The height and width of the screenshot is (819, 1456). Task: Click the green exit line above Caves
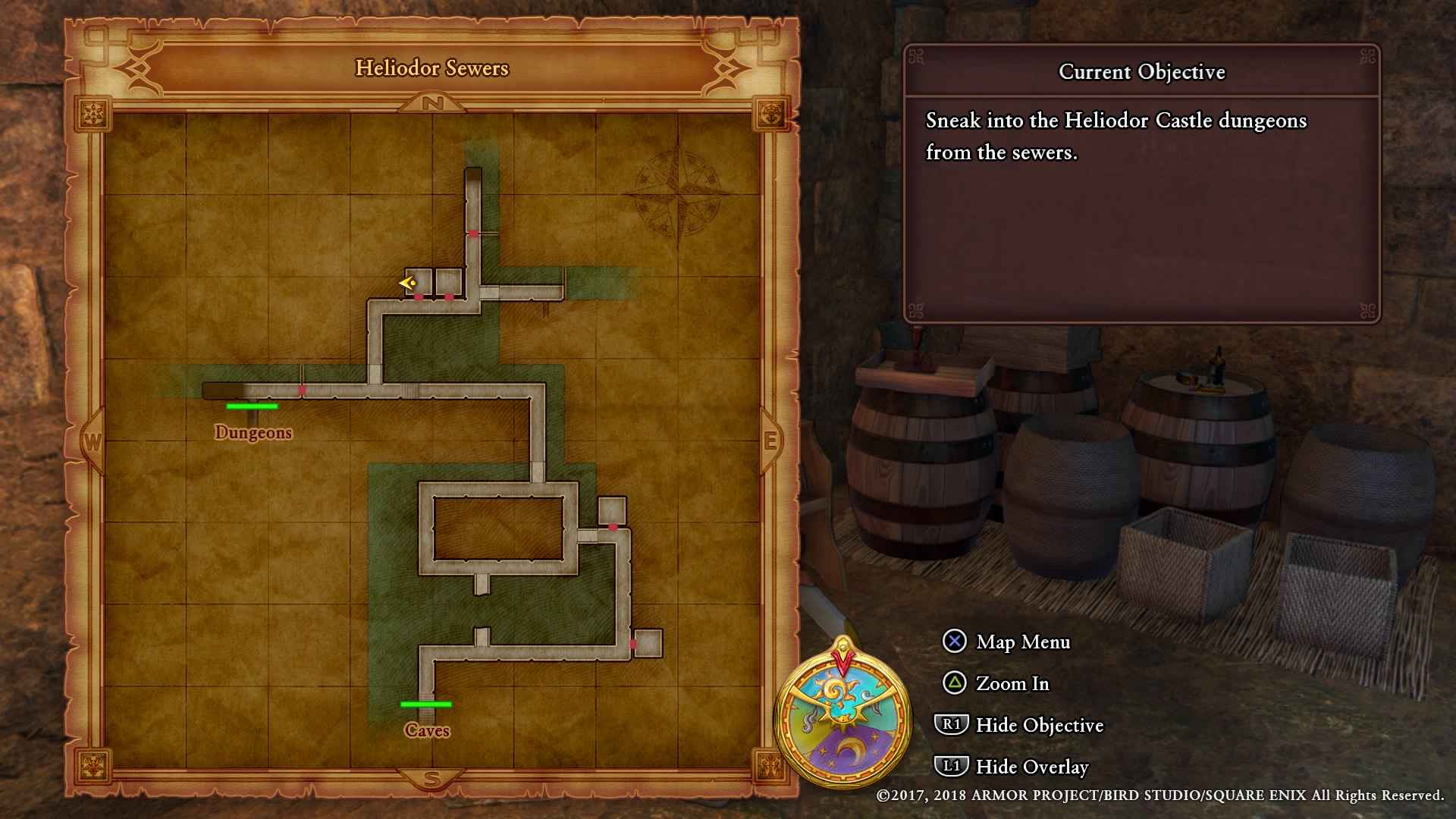pos(427,704)
